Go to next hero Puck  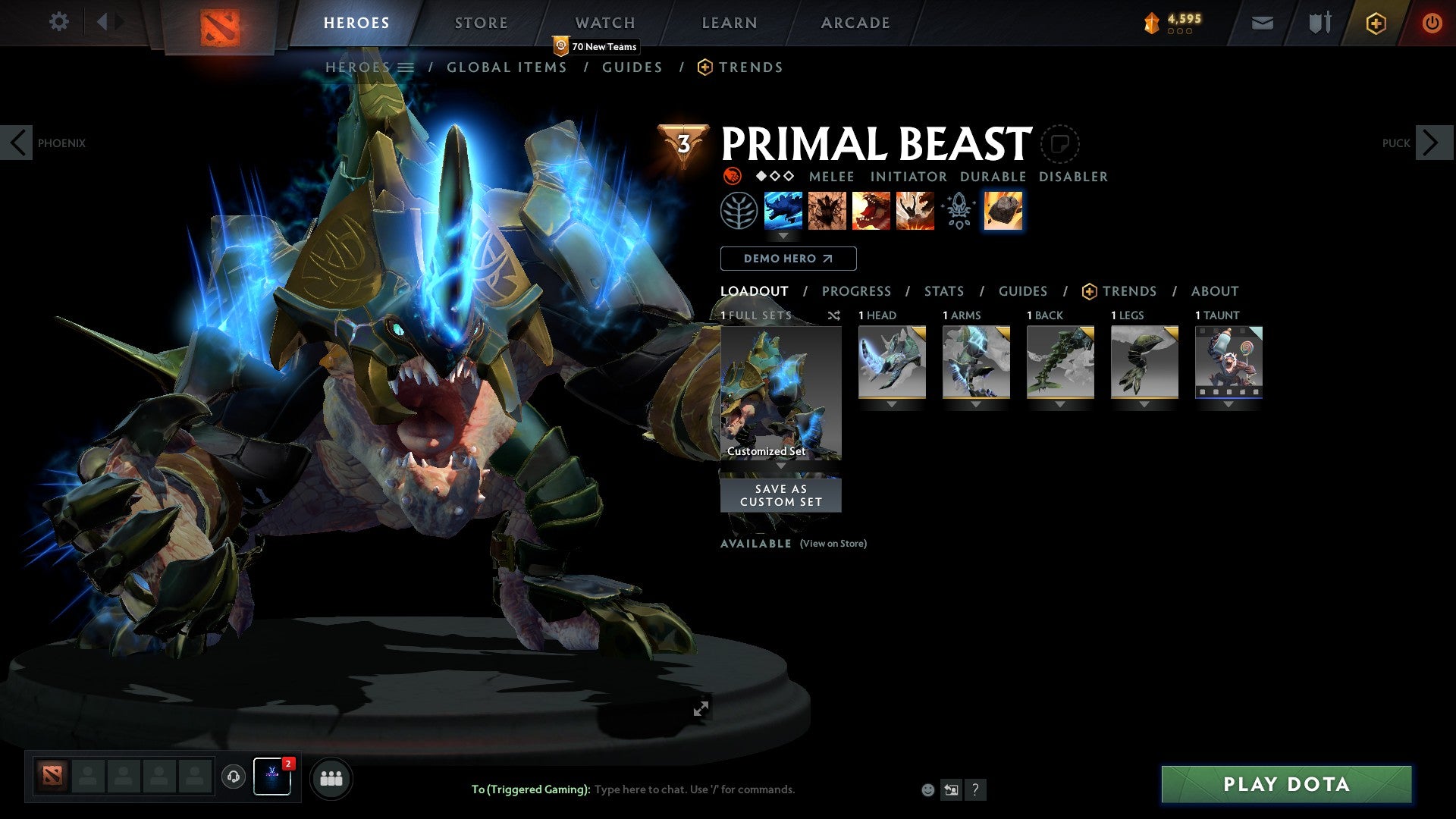coord(1432,143)
